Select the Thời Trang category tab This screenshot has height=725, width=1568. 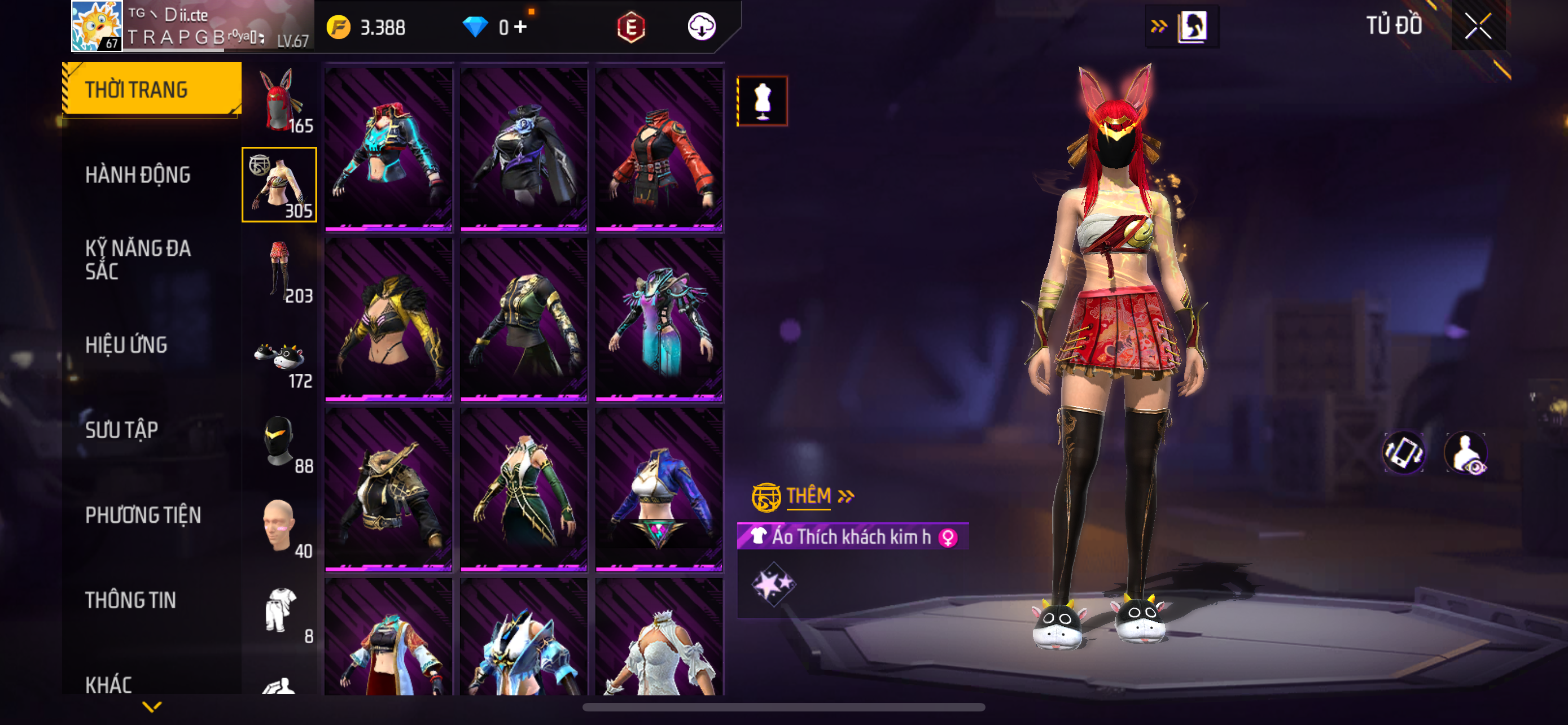[152, 89]
